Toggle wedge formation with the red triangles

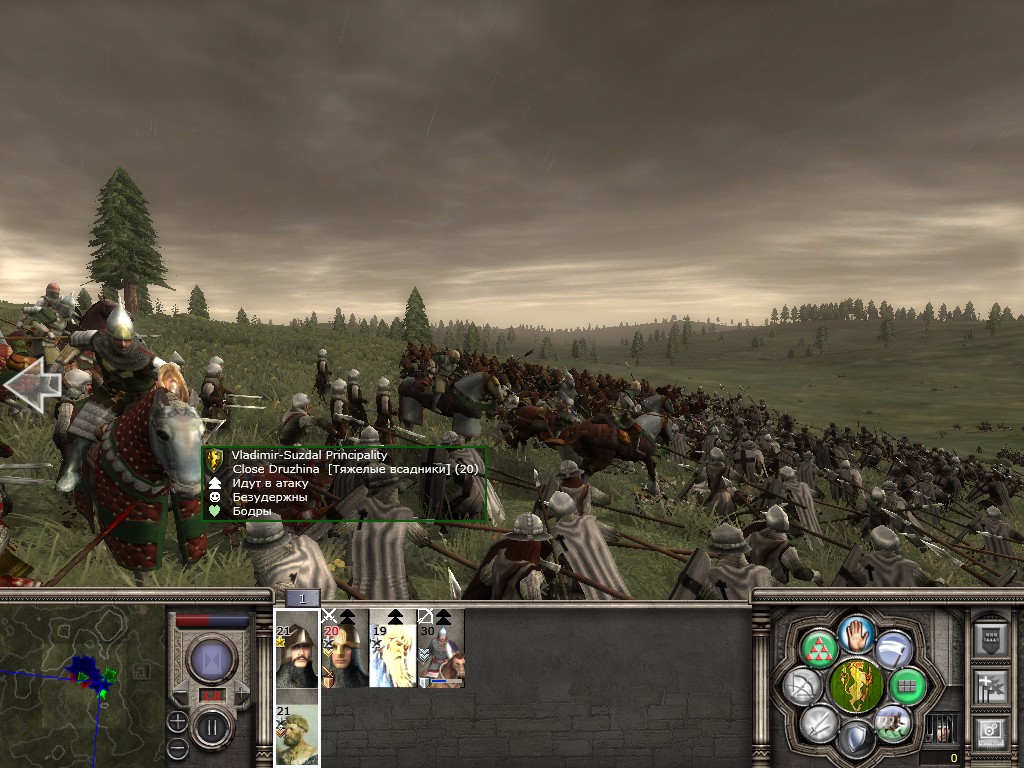point(820,649)
